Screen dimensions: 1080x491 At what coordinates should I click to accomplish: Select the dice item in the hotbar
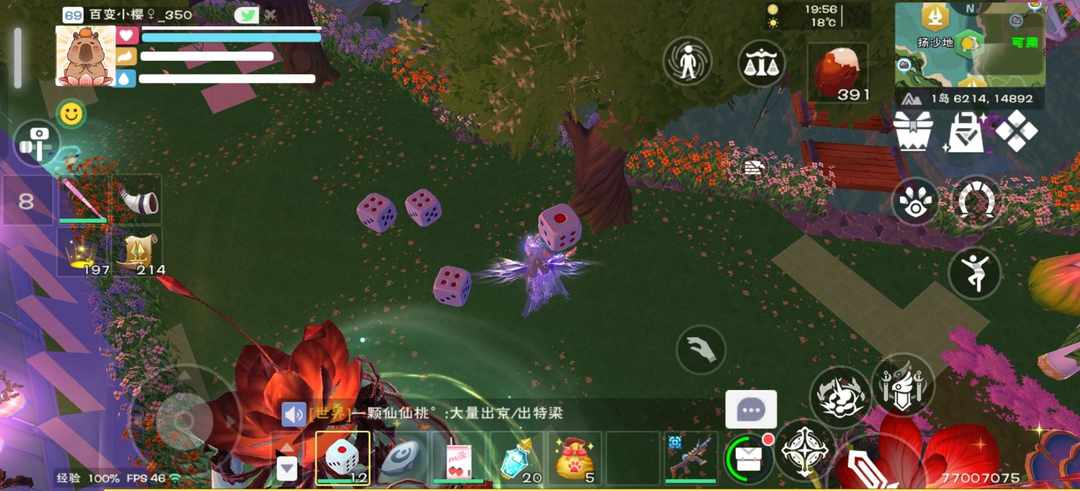[342, 459]
